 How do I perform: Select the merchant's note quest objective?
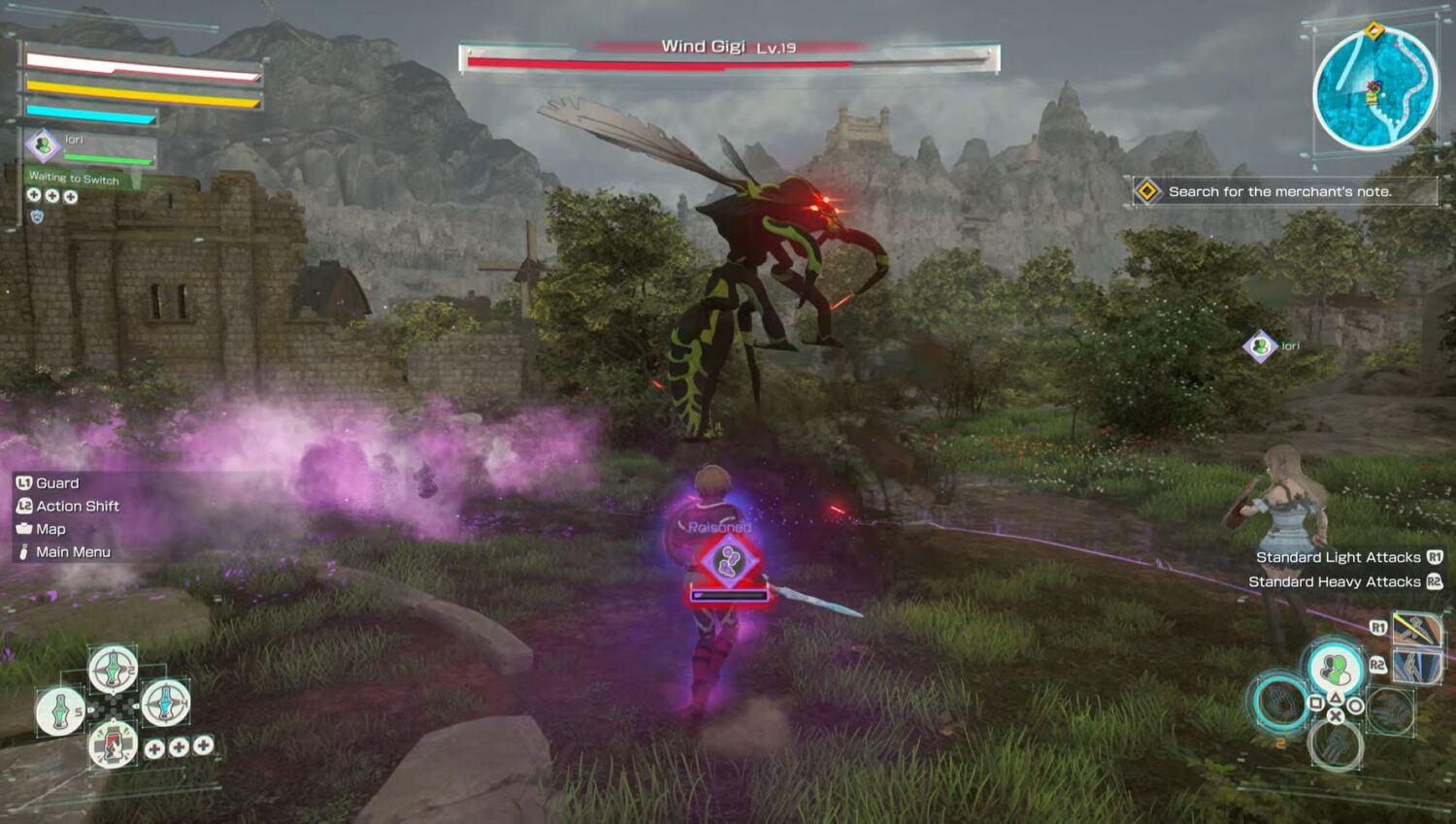point(1279,191)
